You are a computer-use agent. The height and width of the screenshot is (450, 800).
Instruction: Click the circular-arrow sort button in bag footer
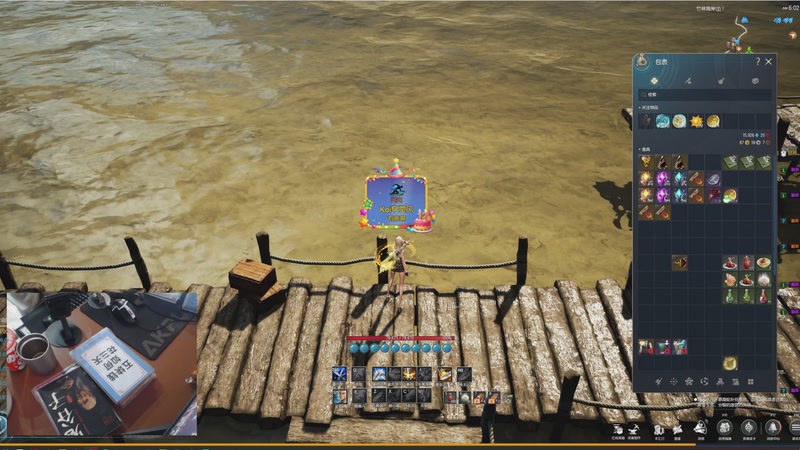click(x=706, y=382)
